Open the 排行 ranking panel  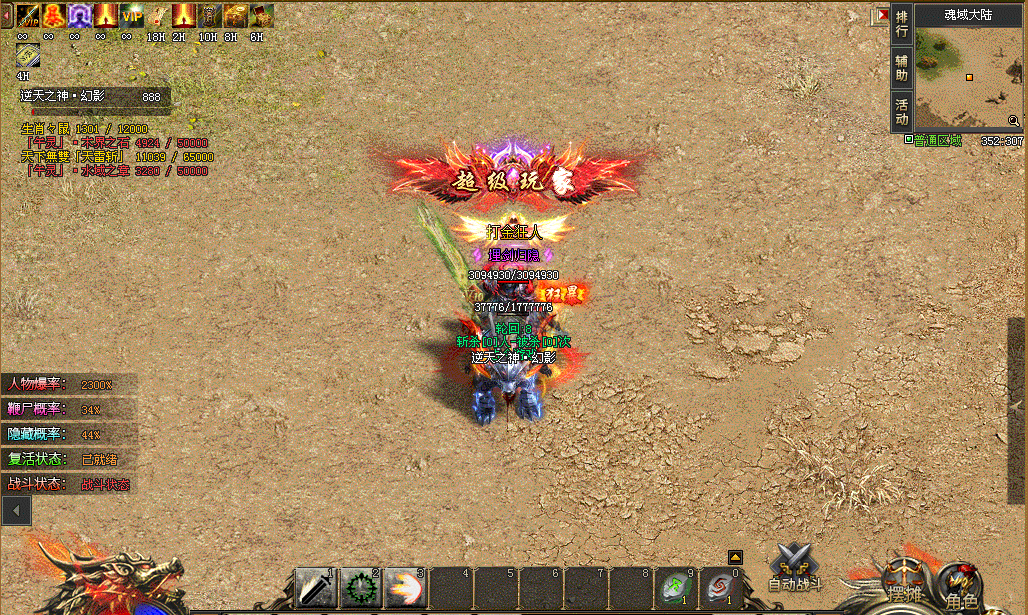[x=902, y=25]
